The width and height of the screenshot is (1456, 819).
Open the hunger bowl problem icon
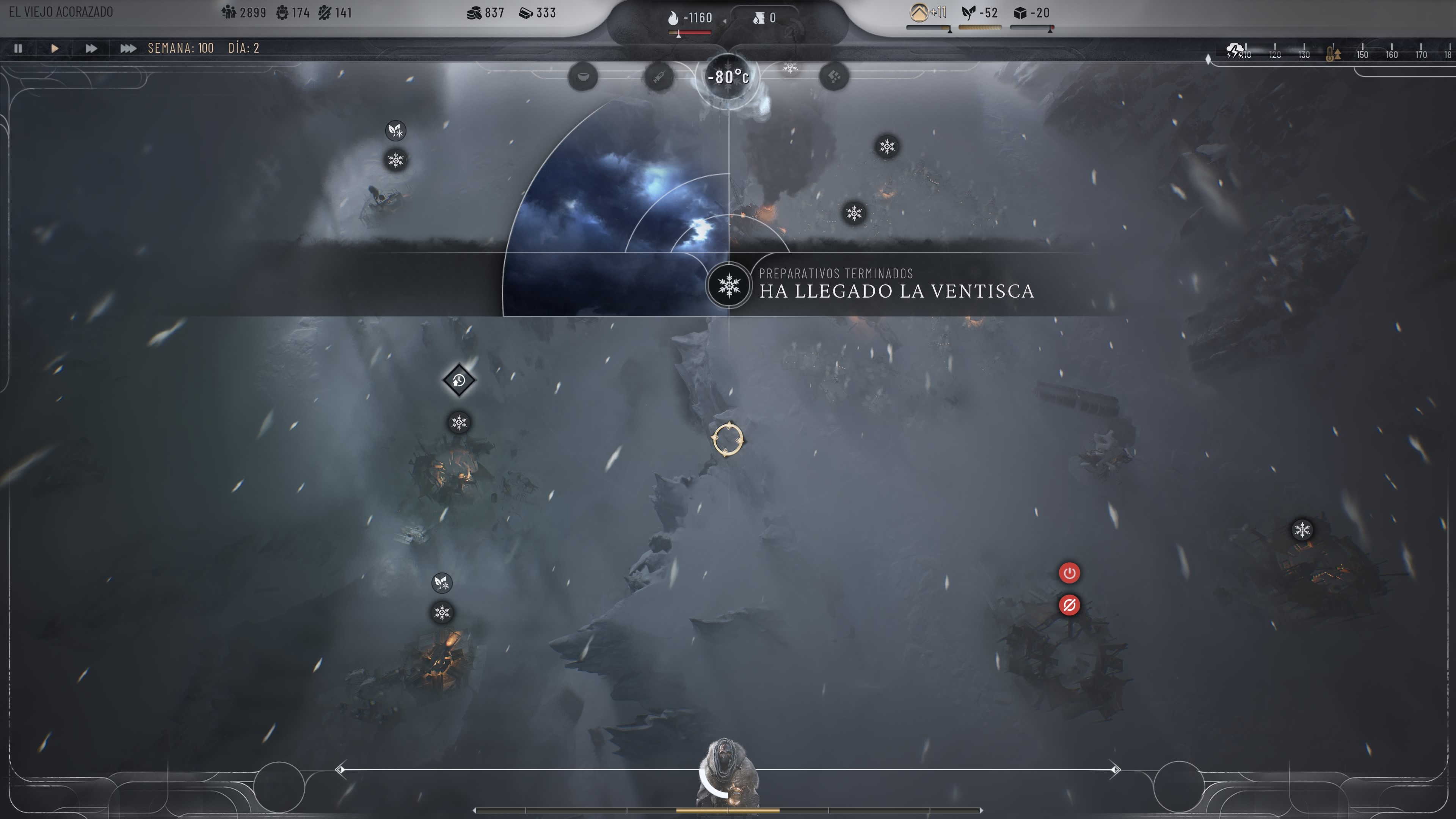click(x=583, y=76)
